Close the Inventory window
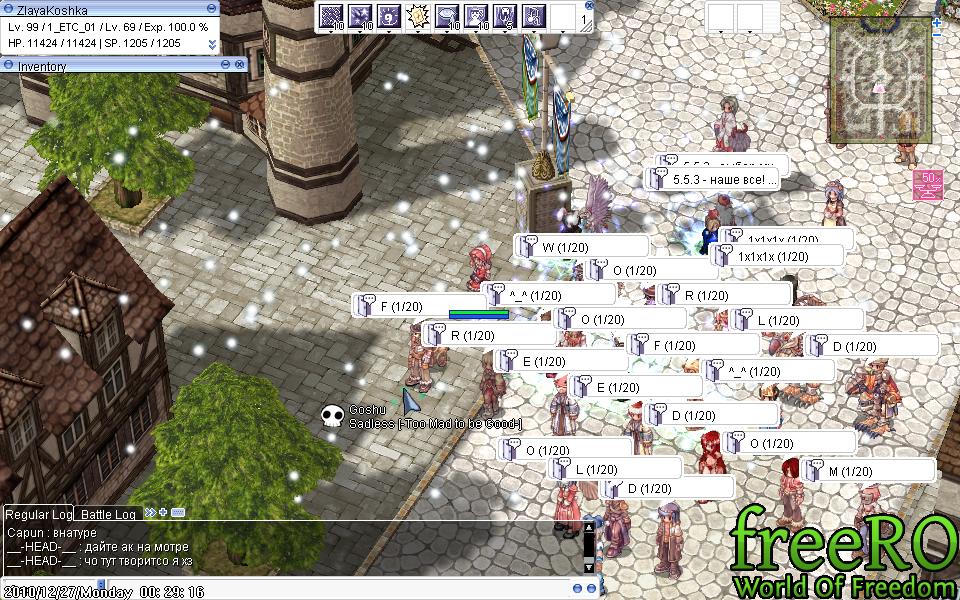Image resolution: width=960 pixels, height=600 pixels. (x=240, y=66)
